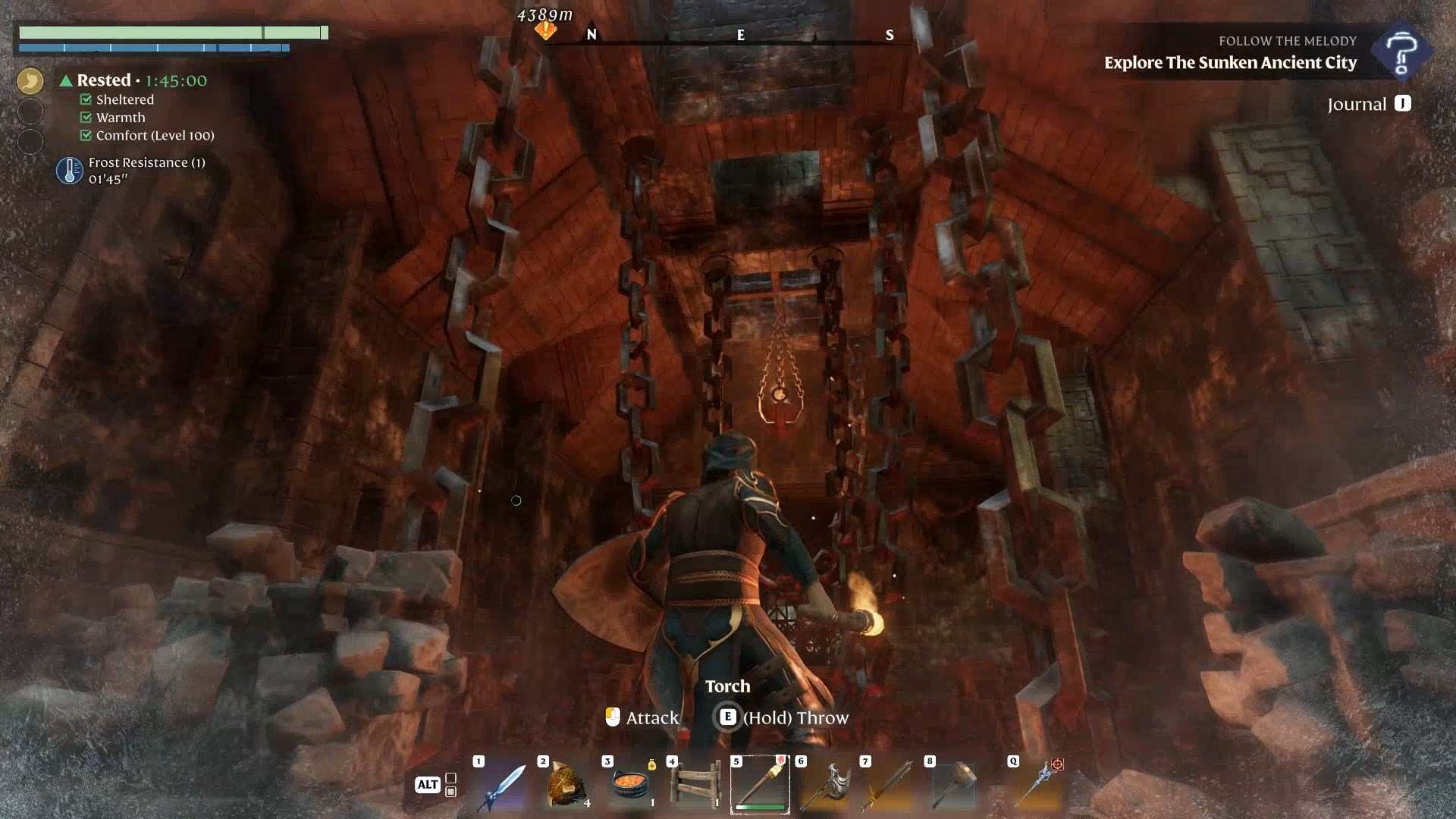Click the blue question mark quest icon
Screen dimensions: 1456x819
(x=1401, y=52)
